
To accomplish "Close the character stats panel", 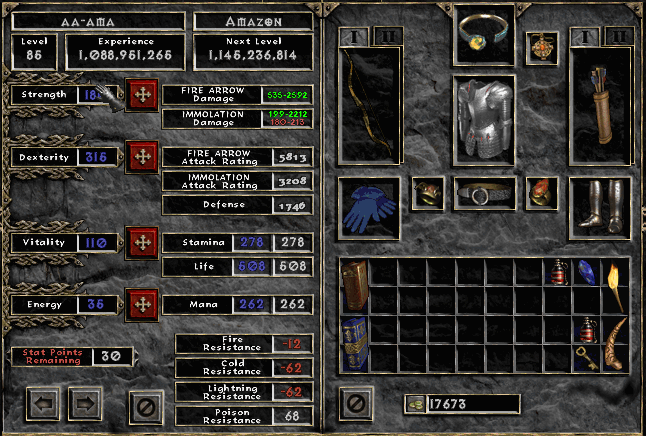I will 145,405.
